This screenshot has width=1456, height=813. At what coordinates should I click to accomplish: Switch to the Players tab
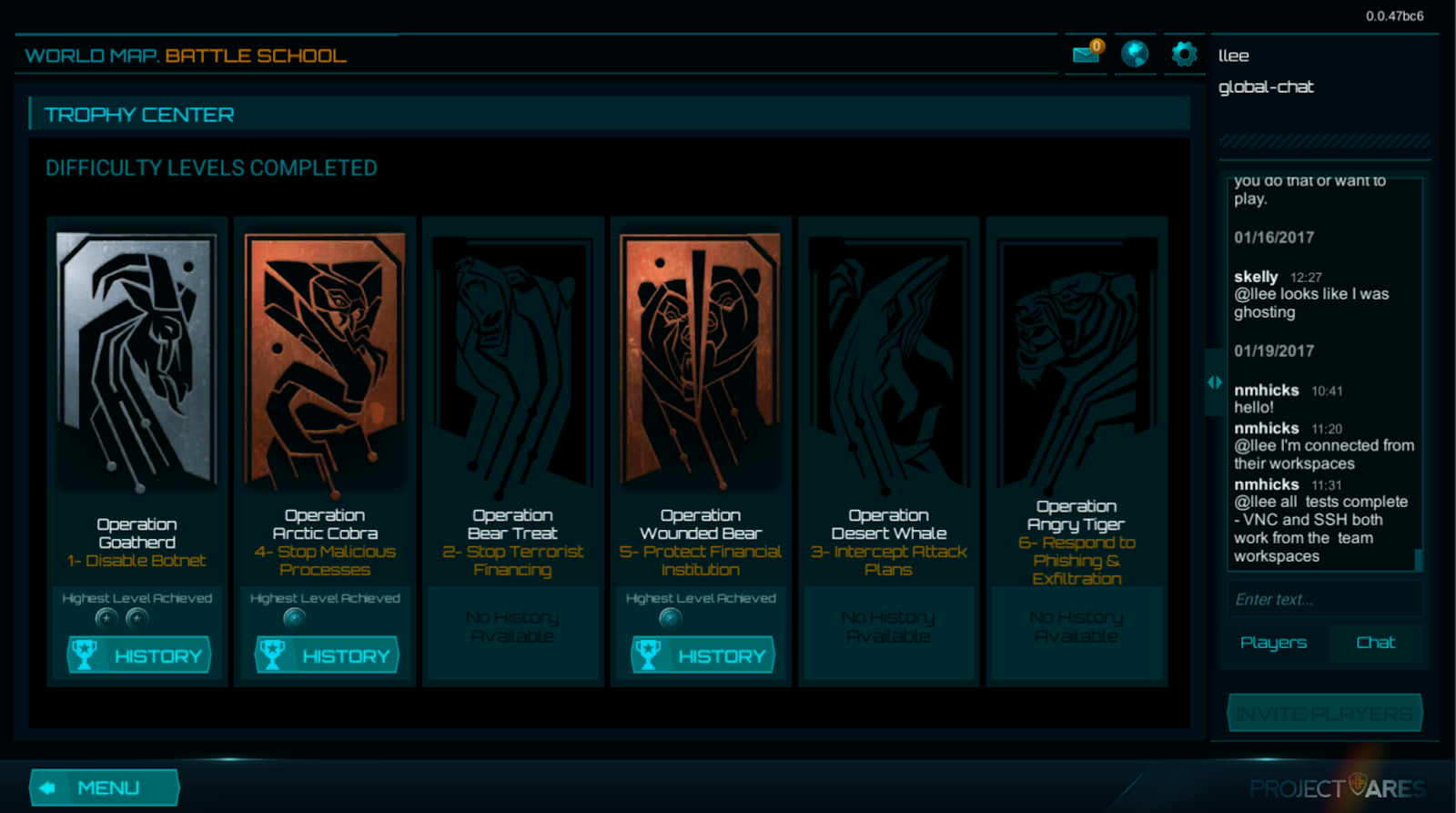(x=1273, y=643)
